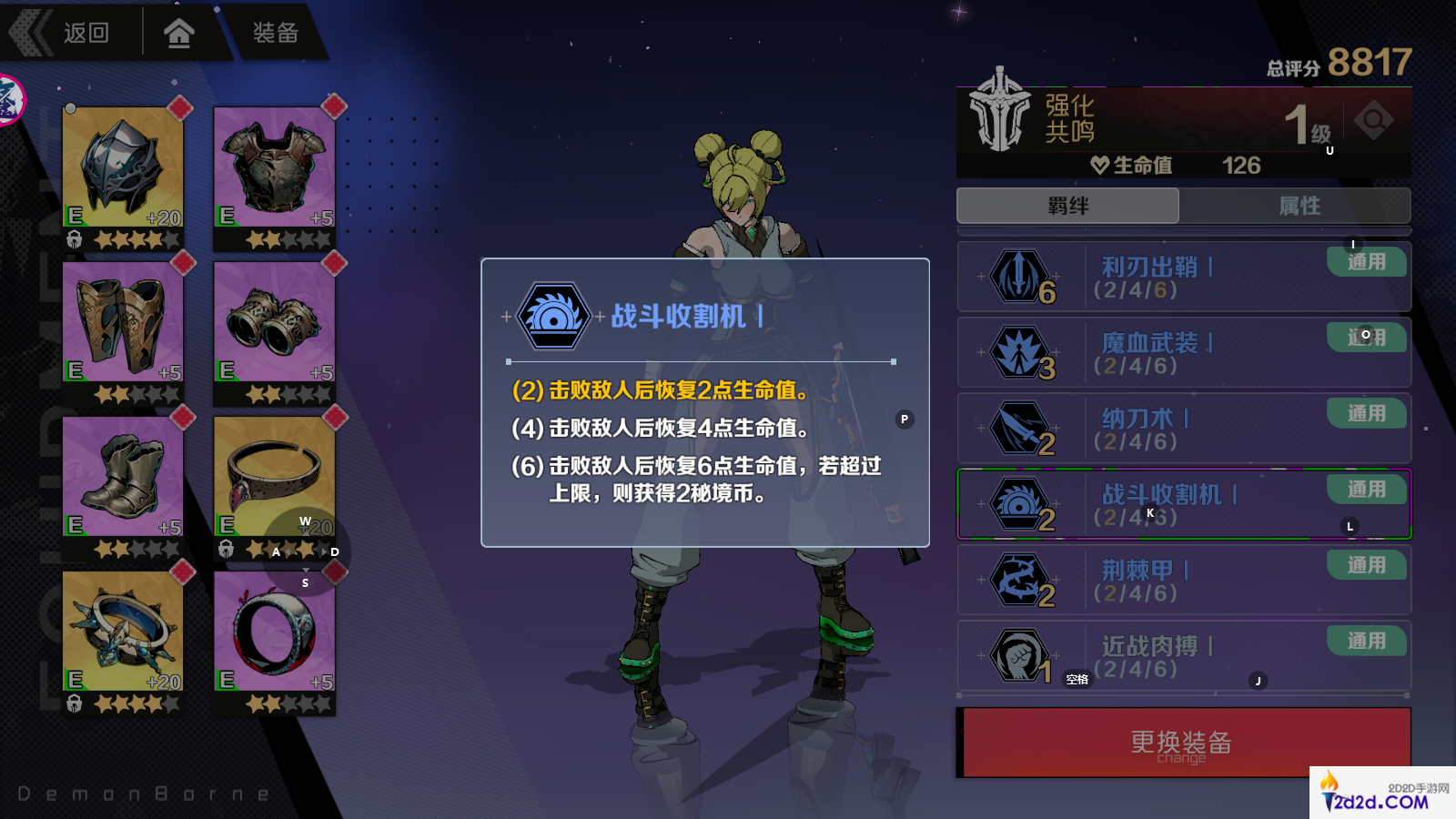This screenshot has height=819, width=1456.
Task: Open the 通用 dropdown beside 近战肉搏
Action: point(1367,641)
